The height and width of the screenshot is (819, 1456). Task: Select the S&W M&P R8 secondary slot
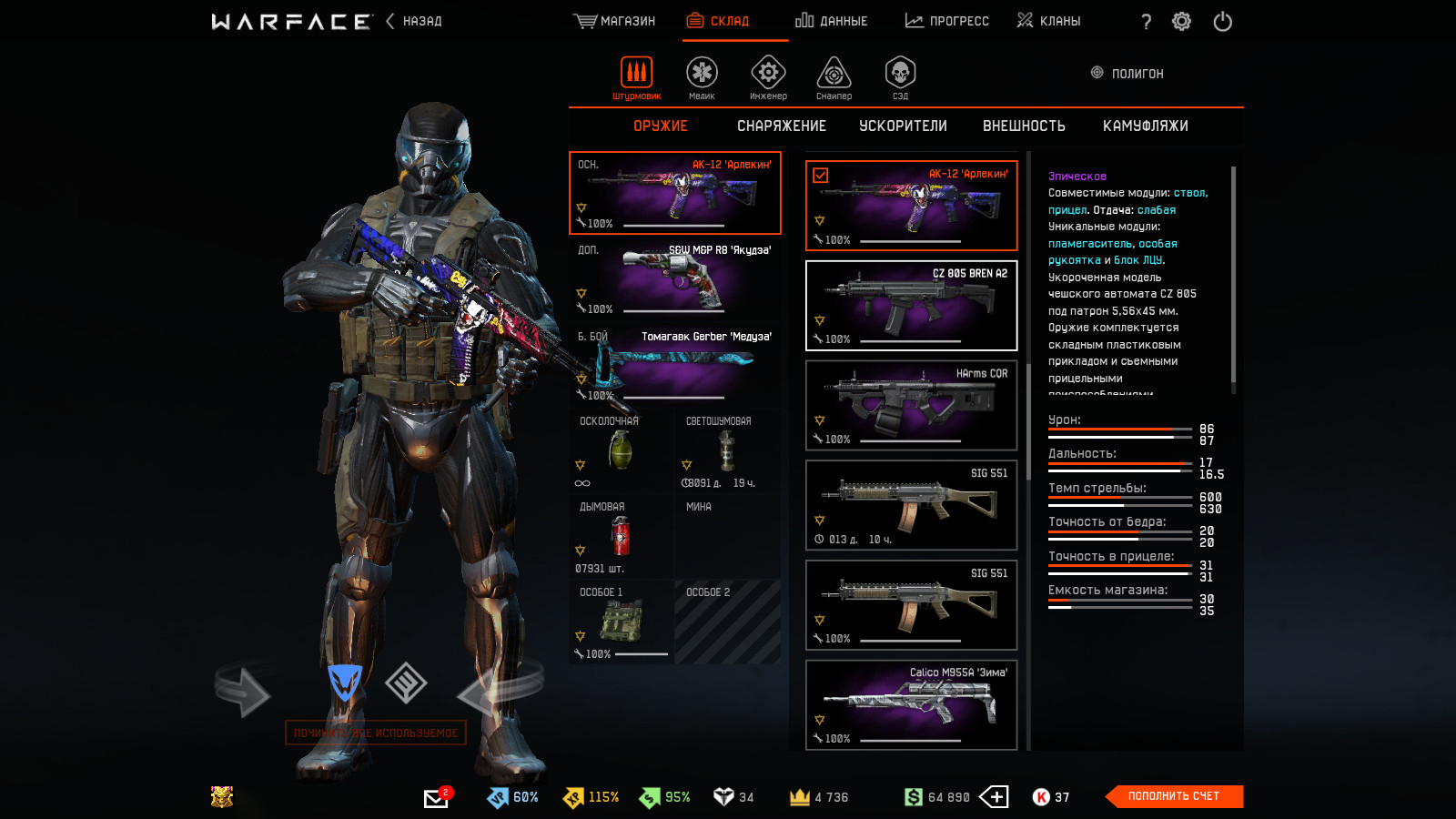click(674, 278)
